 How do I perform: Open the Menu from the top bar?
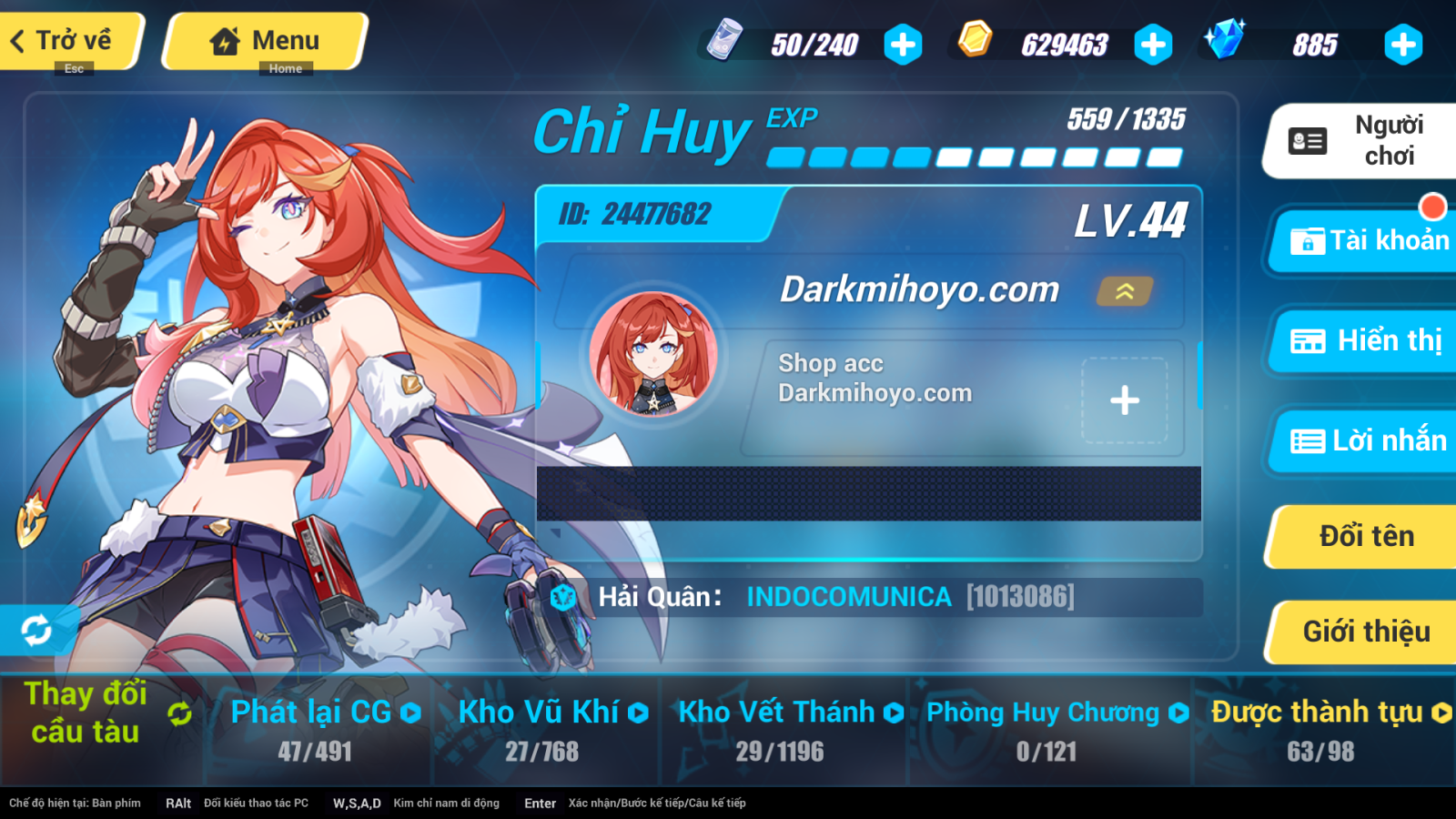pos(264,40)
